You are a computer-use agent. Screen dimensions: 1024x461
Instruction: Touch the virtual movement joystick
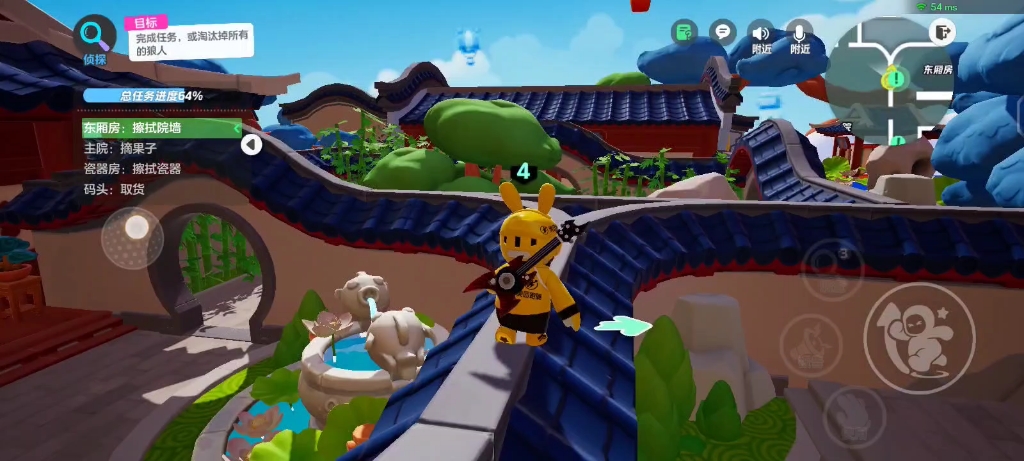coord(133,237)
